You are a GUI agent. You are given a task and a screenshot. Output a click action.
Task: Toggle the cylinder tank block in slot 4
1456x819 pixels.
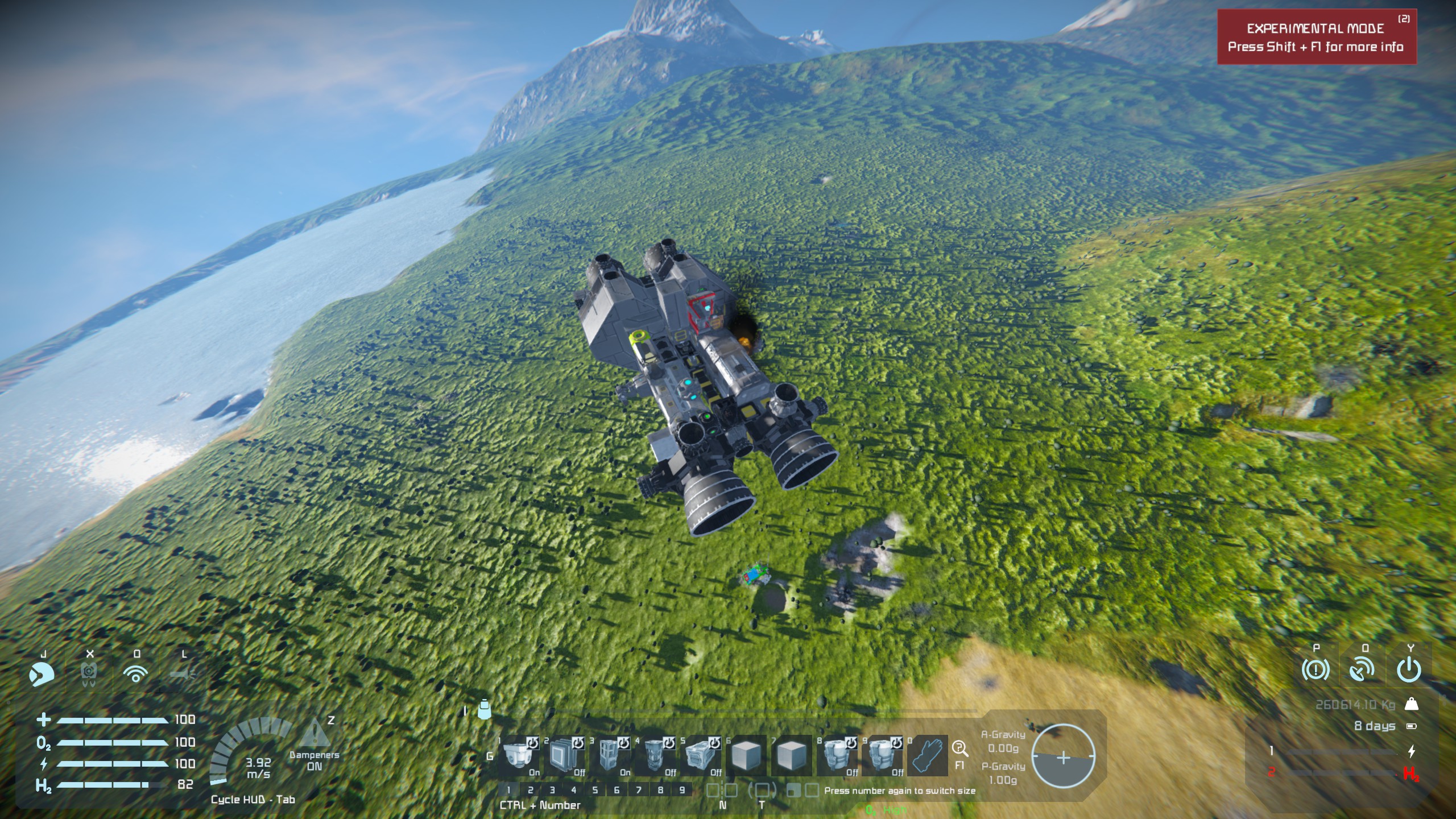click(x=654, y=755)
